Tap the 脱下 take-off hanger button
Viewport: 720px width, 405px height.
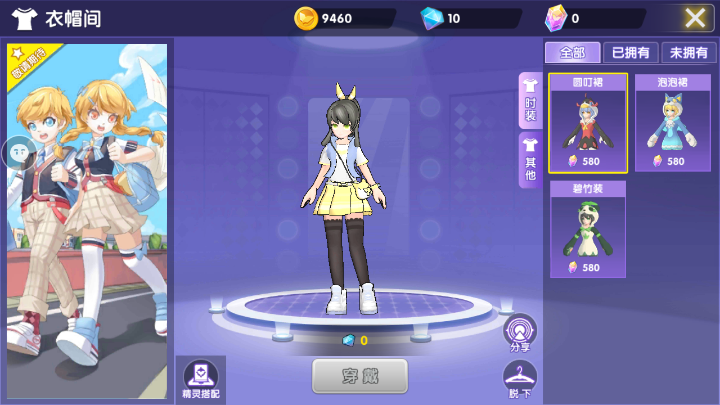(x=520, y=379)
